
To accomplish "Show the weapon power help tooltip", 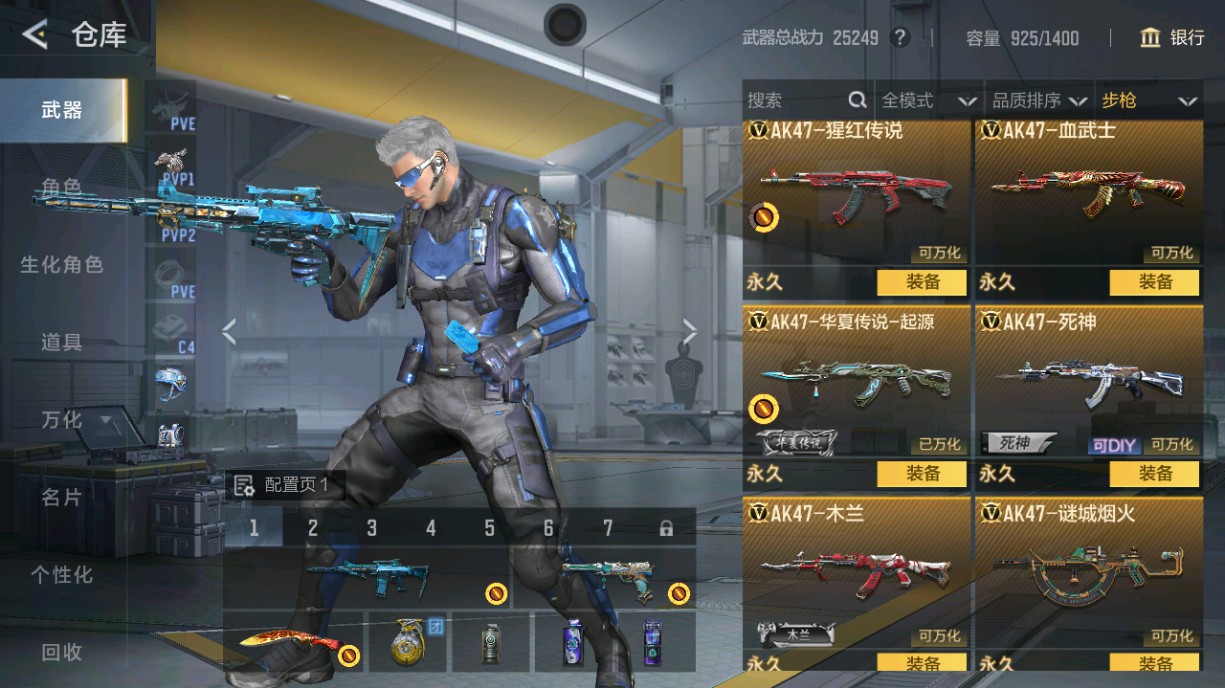I will tap(900, 38).
